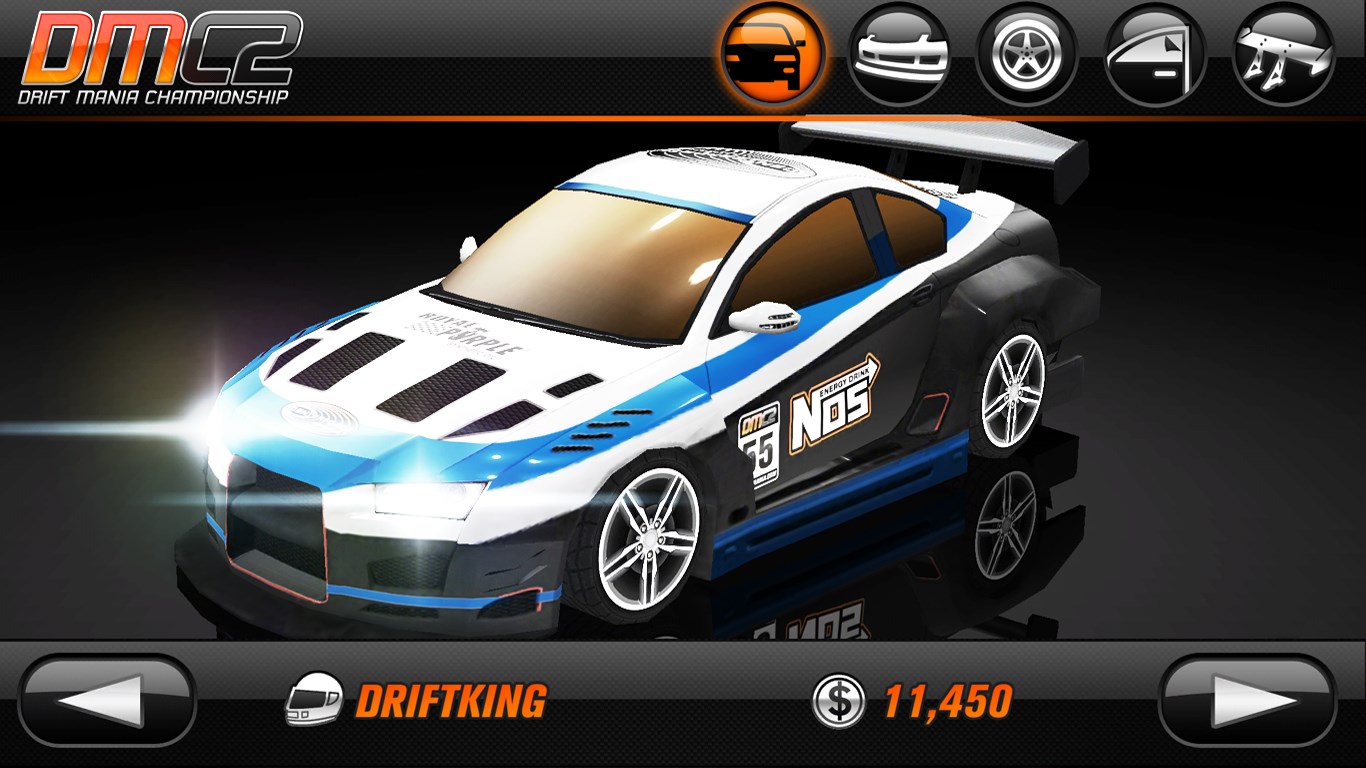The image size is (1366, 768).
Task: Show the rear spoiler options
Action: tap(1284, 55)
